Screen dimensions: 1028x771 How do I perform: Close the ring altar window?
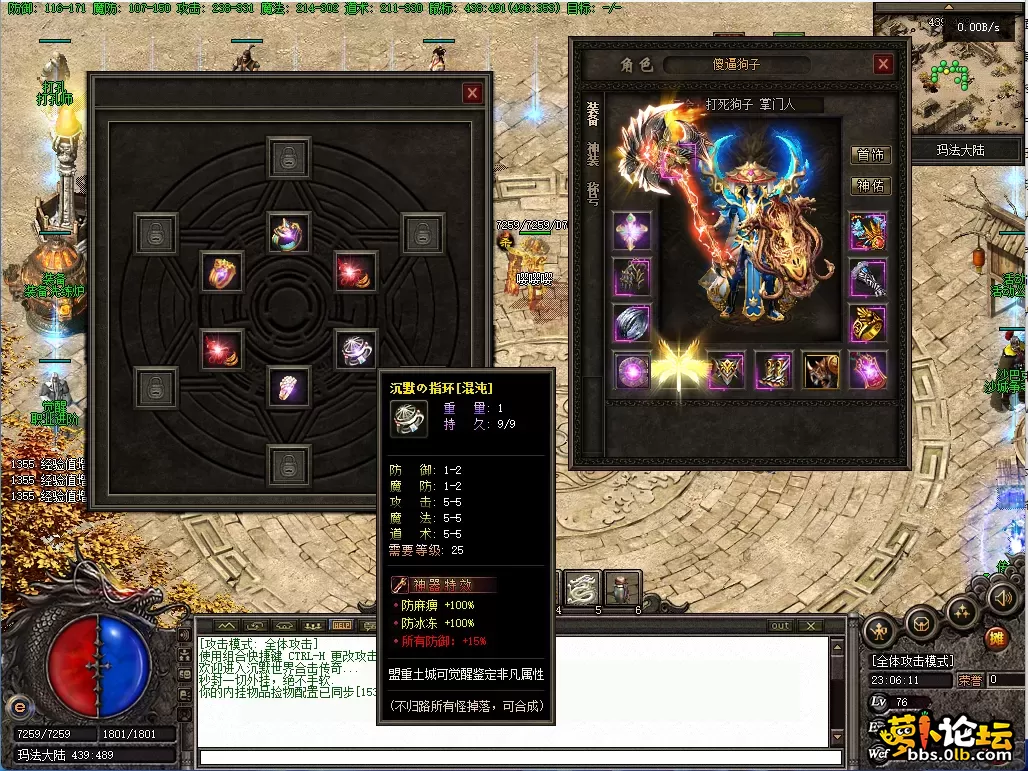point(472,93)
